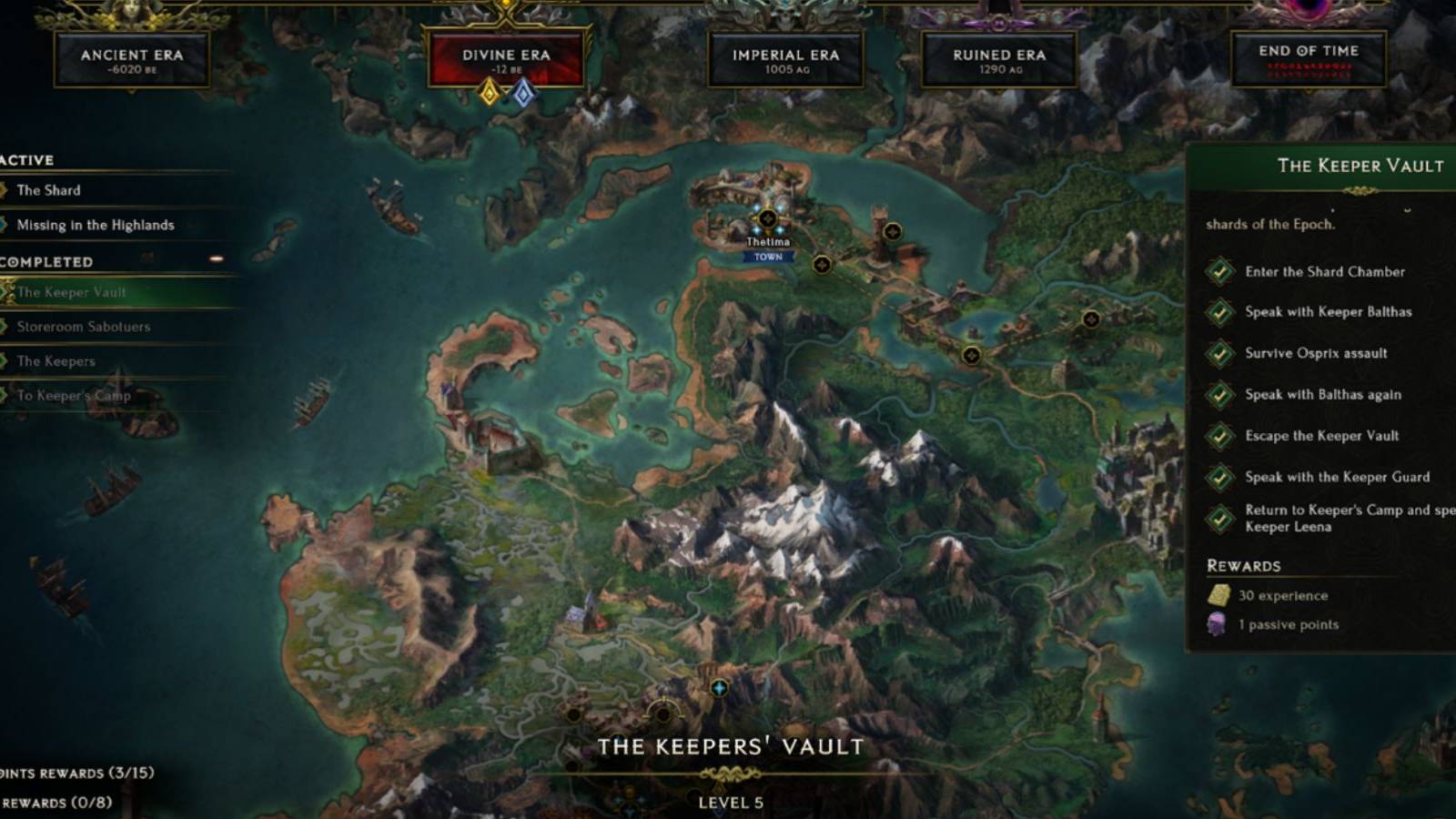Open the quest marker above Thetima town
The height and width of the screenshot is (819, 1456).
770,217
